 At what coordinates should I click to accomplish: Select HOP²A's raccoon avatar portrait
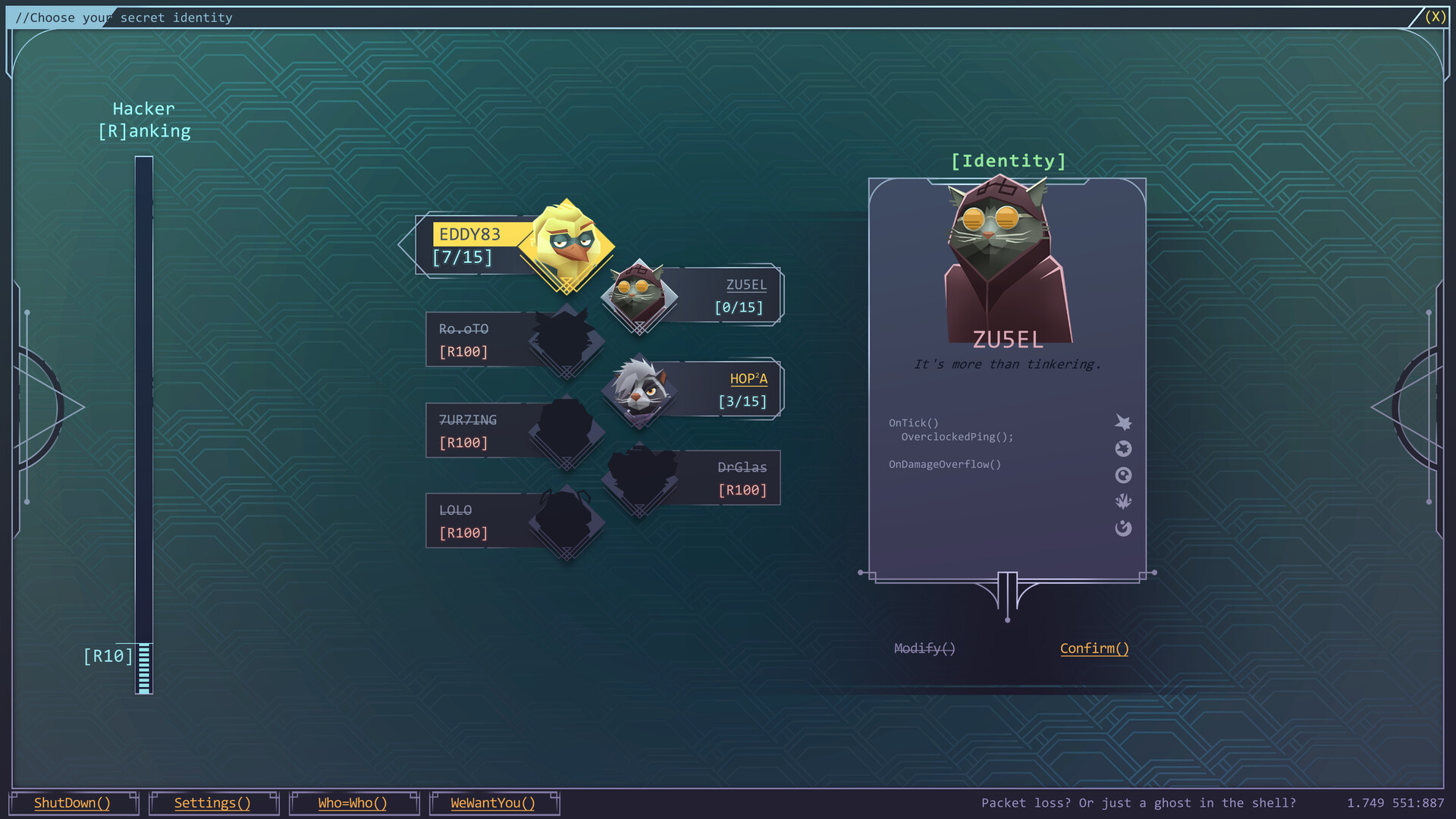click(x=639, y=390)
